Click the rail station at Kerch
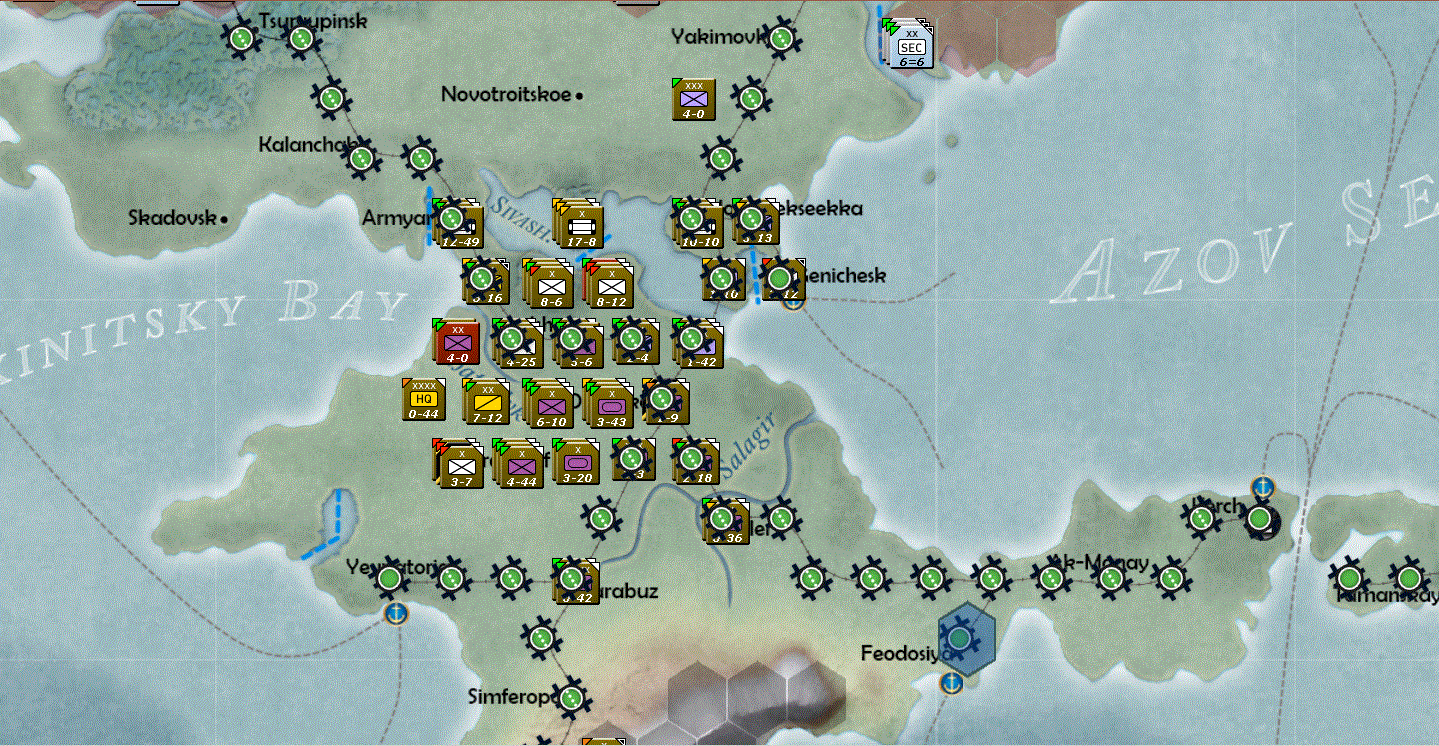1439x746 pixels. [x=1199, y=518]
